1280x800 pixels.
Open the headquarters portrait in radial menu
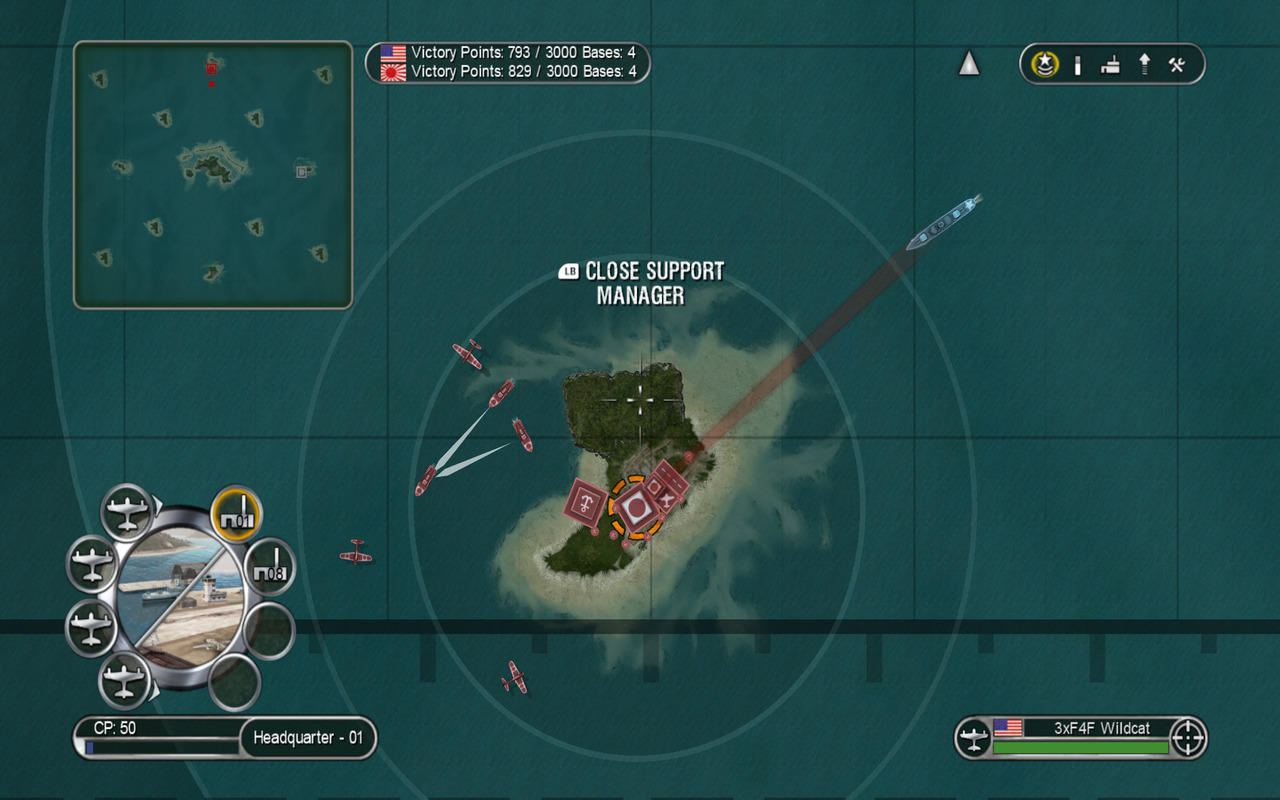[x=180, y=596]
